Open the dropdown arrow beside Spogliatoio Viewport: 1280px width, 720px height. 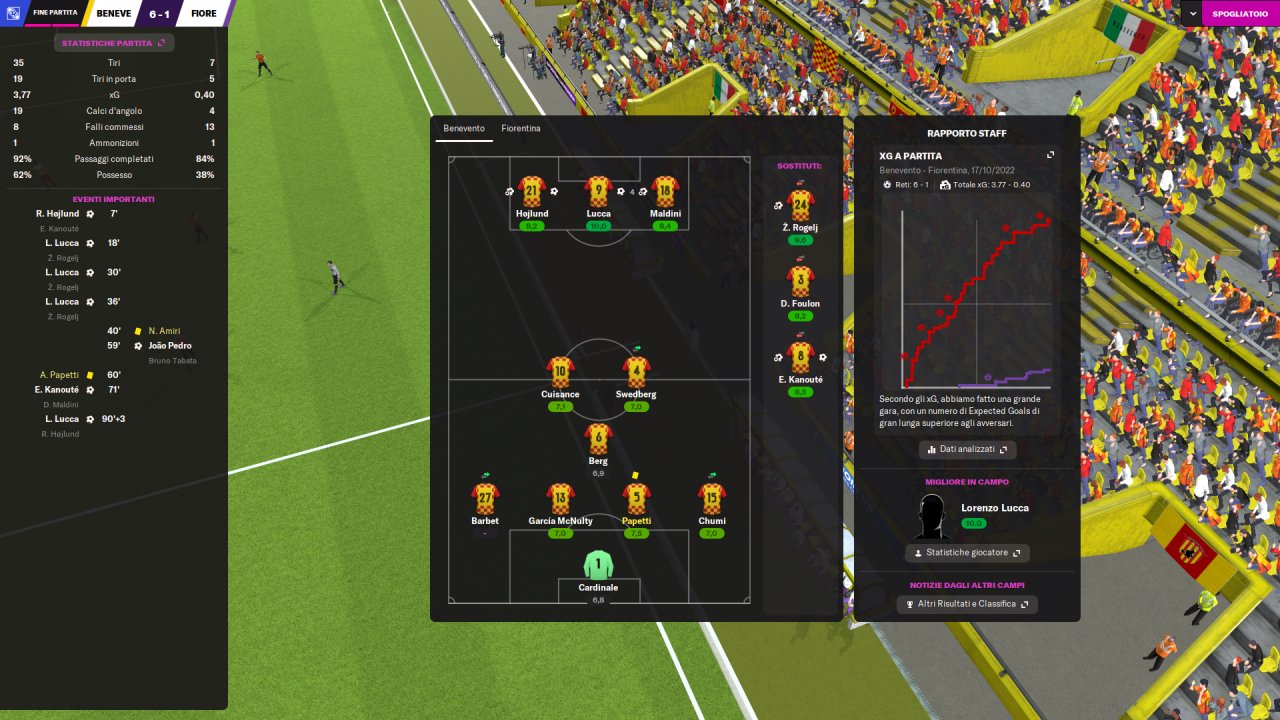tap(1193, 14)
